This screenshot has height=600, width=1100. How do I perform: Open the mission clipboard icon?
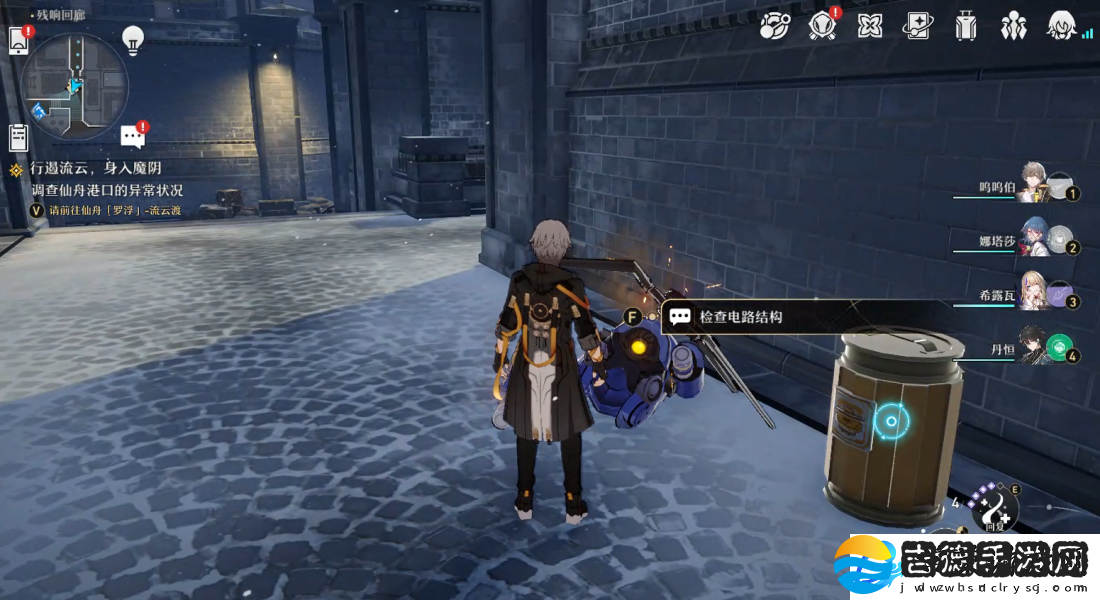coord(17,136)
